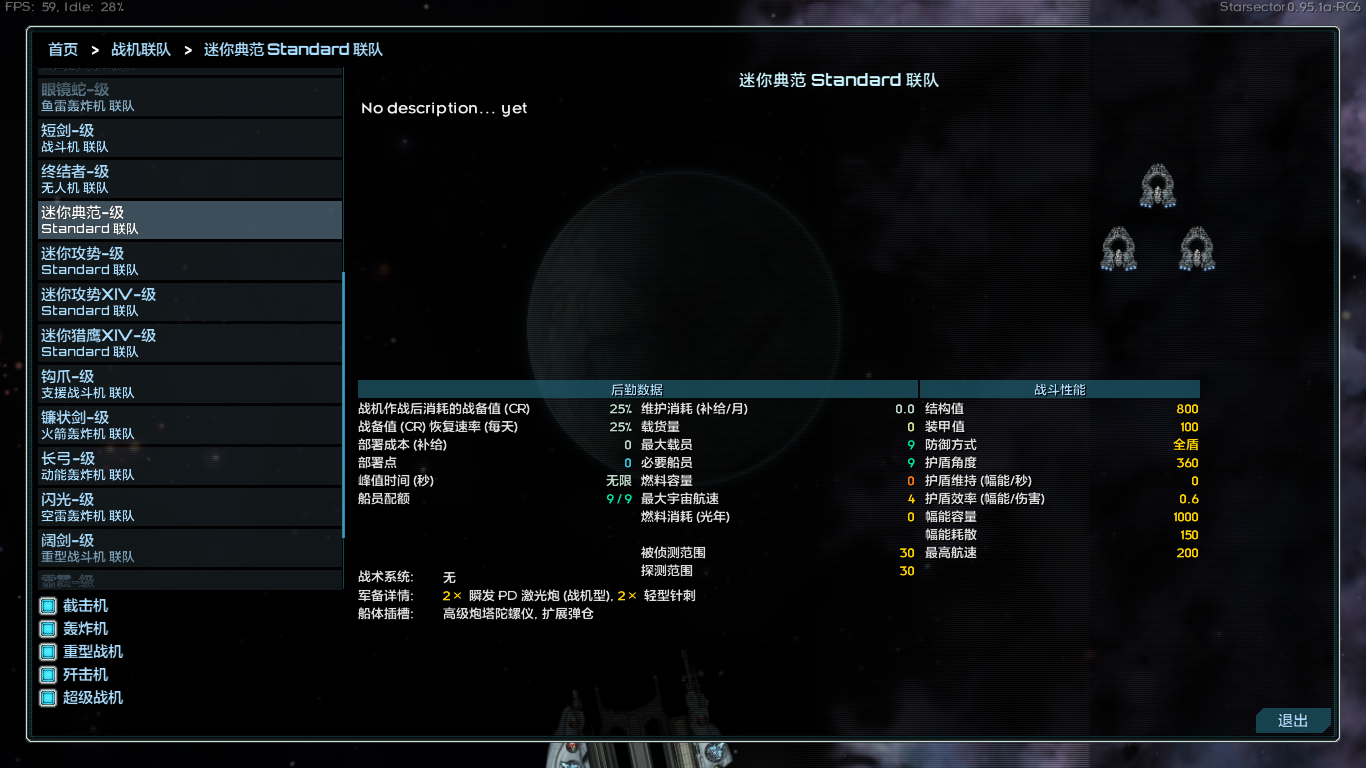Toggle the 超级战机 filter checkbox

[46, 697]
